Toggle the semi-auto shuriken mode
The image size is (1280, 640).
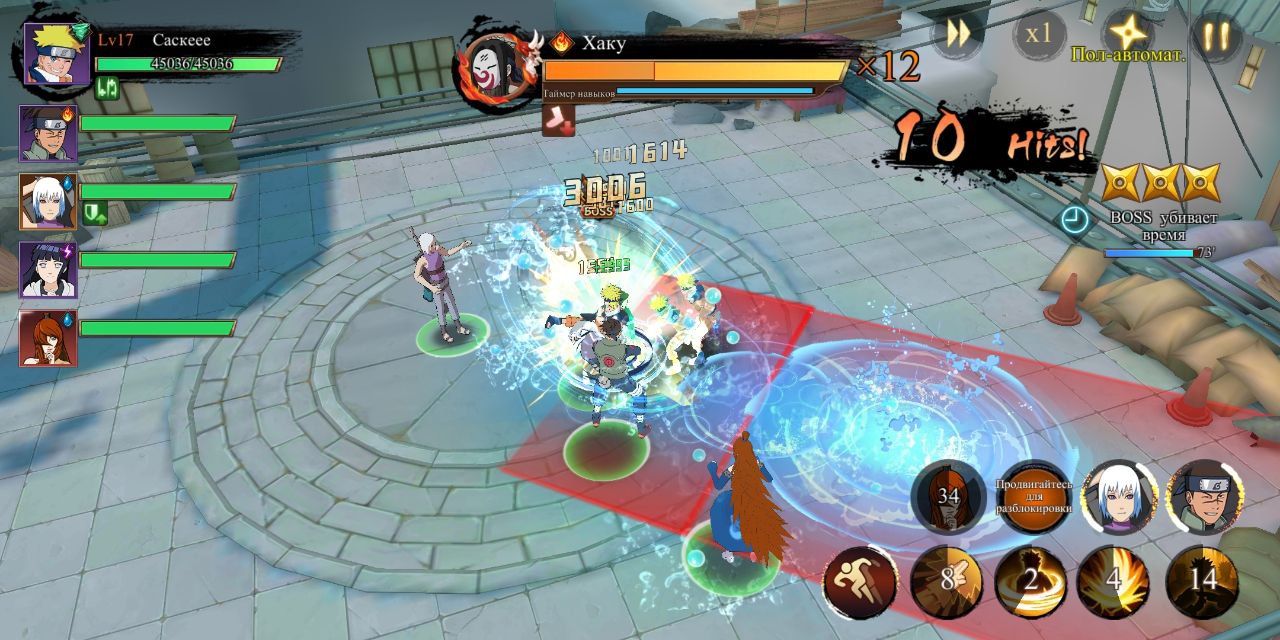pos(1130,34)
